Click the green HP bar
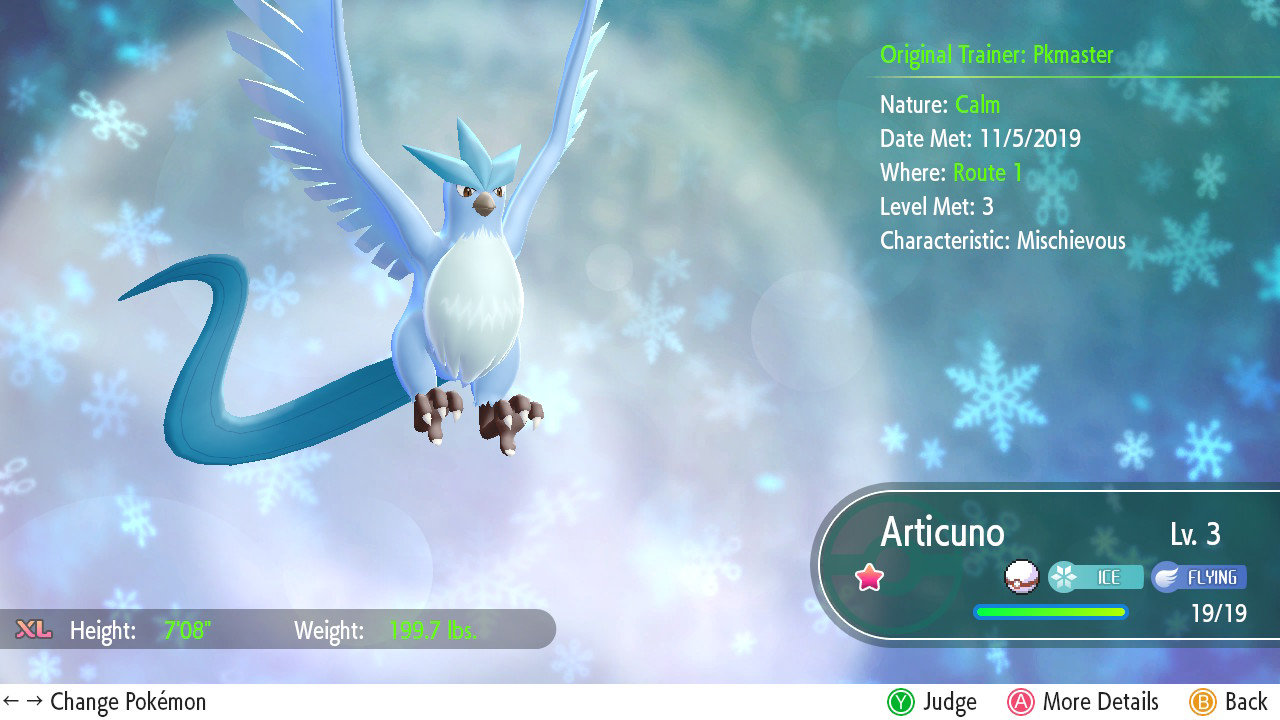1280x720 pixels. 1050,611
